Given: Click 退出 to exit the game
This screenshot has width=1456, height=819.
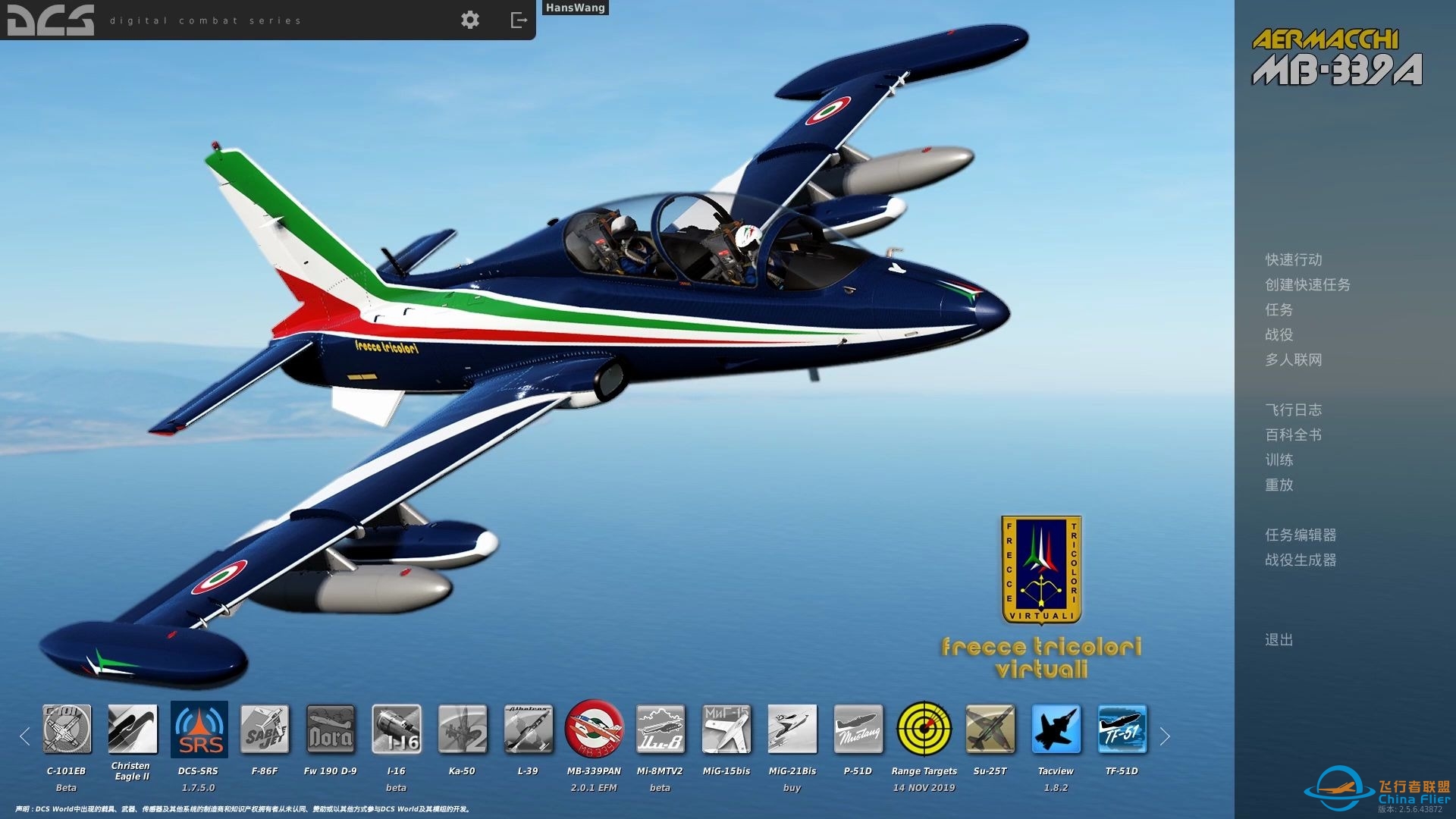Looking at the screenshot, I should [1279, 639].
